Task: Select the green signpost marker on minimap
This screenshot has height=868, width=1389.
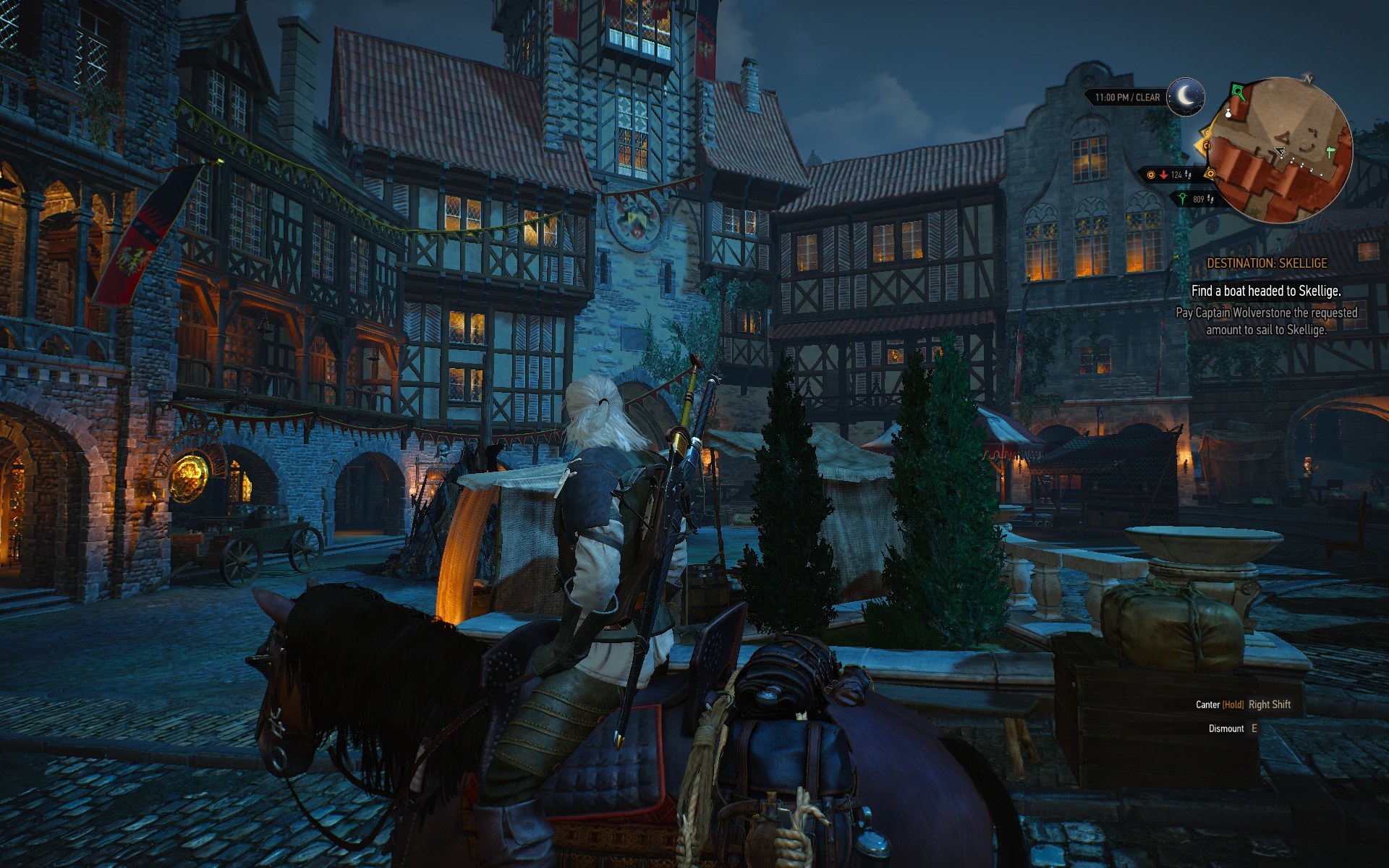Action: click(1330, 152)
